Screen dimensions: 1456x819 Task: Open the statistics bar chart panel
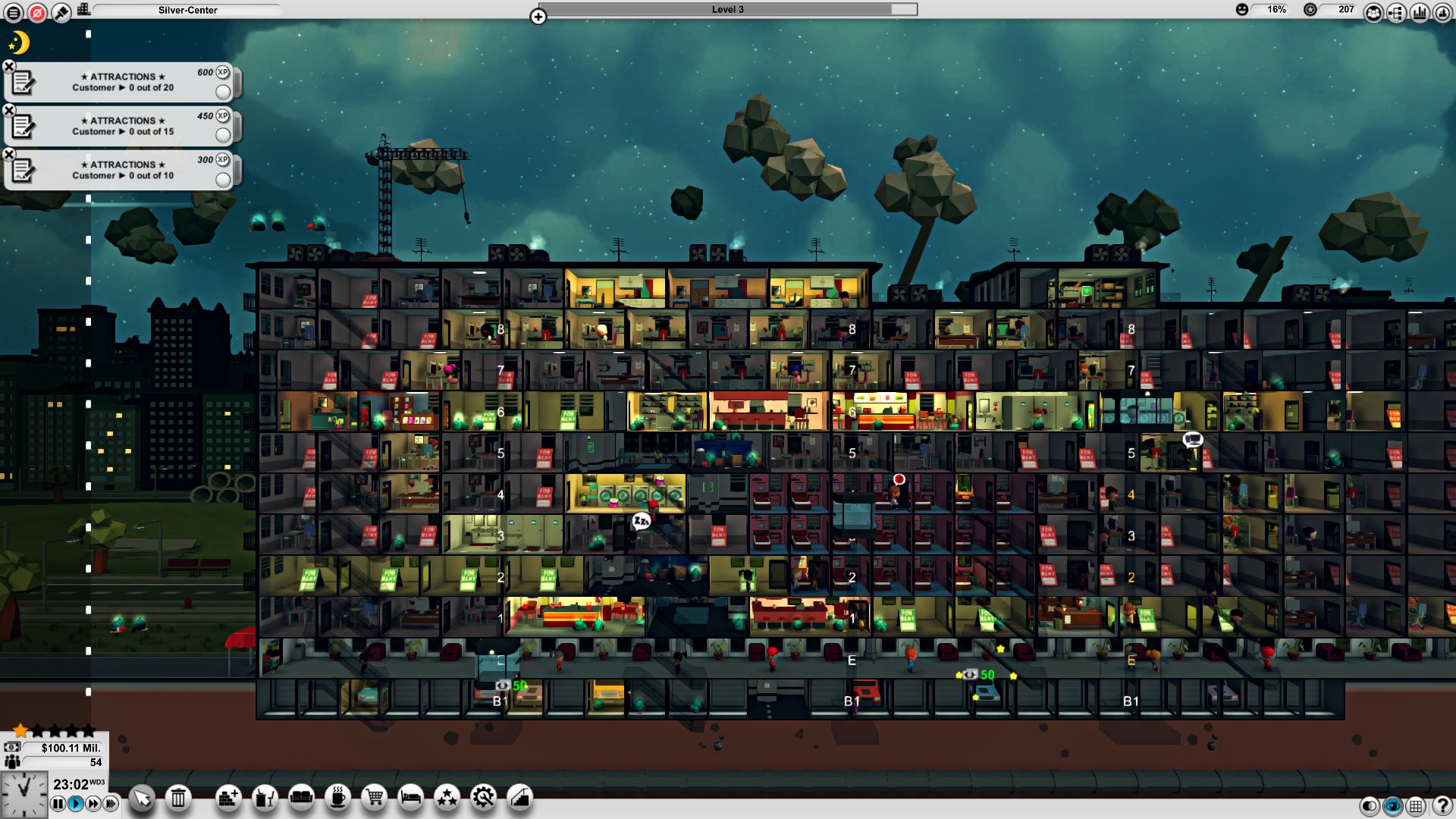click(1419, 11)
